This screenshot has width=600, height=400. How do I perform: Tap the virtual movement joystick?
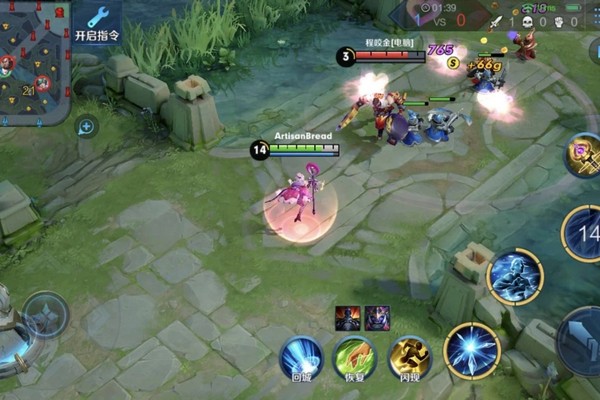pyautogui.click(x=46, y=314)
